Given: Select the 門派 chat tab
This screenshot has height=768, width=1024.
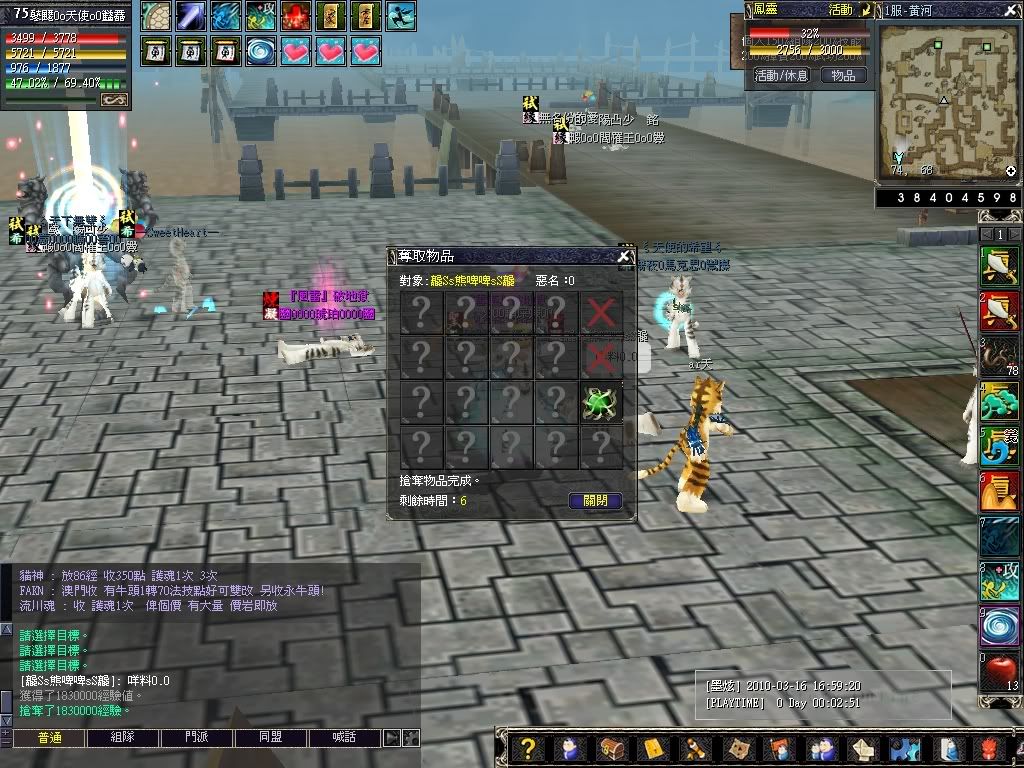Looking at the screenshot, I should tap(197, 738).
